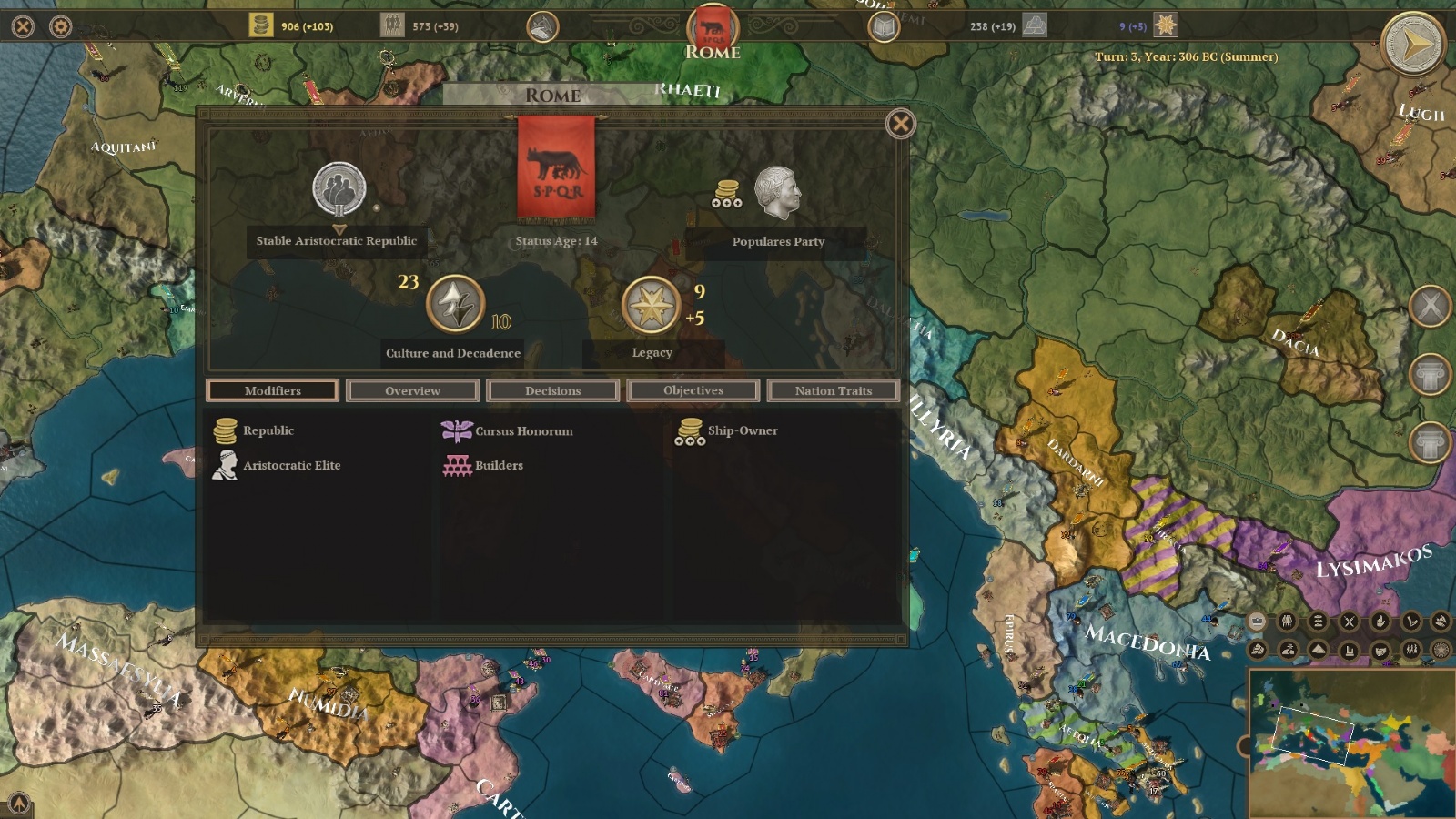Click the minimap

tap(1352, 743)
